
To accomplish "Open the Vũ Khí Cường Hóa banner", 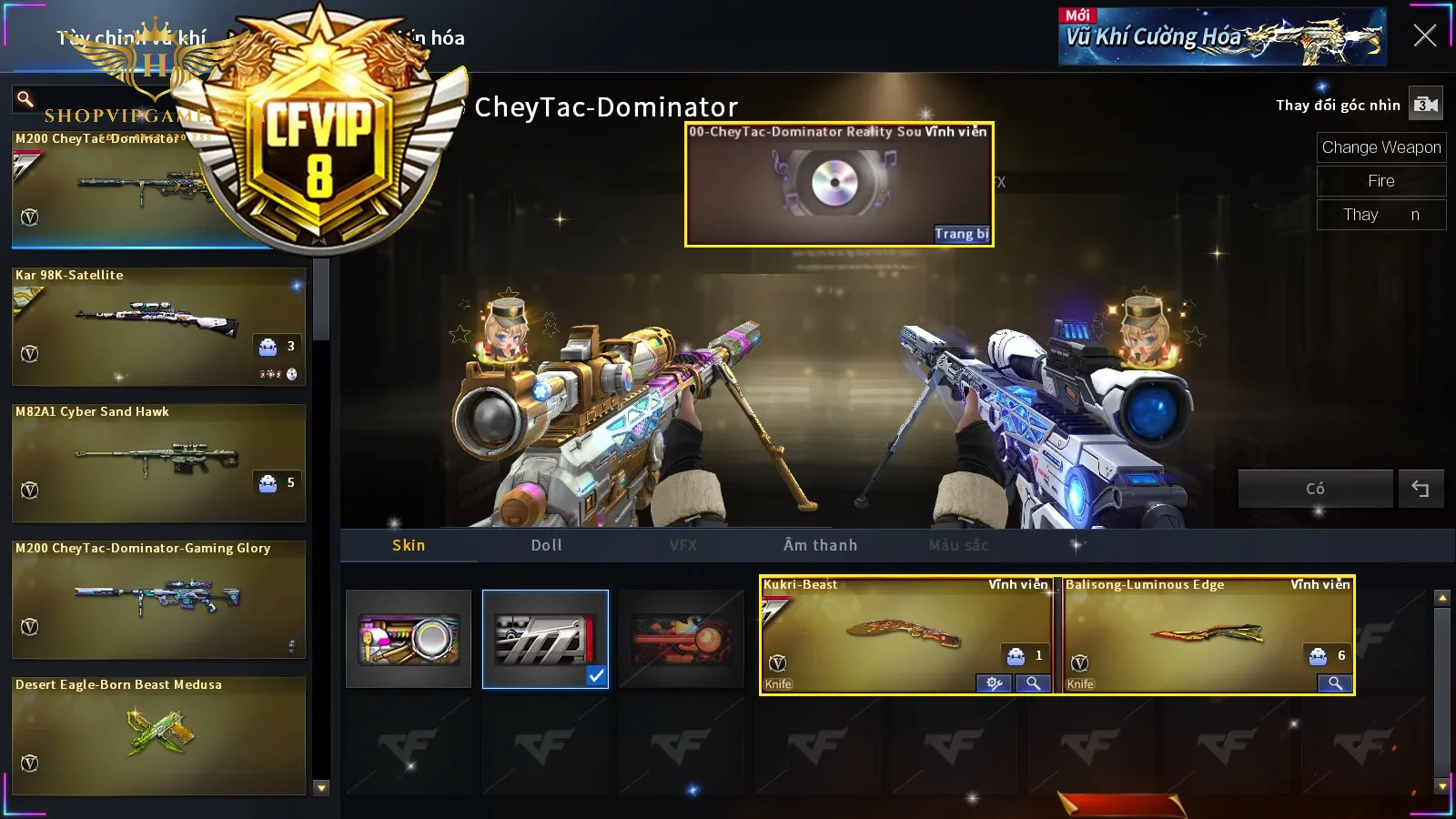I will pyautogui.click(x=1222, y=37).
